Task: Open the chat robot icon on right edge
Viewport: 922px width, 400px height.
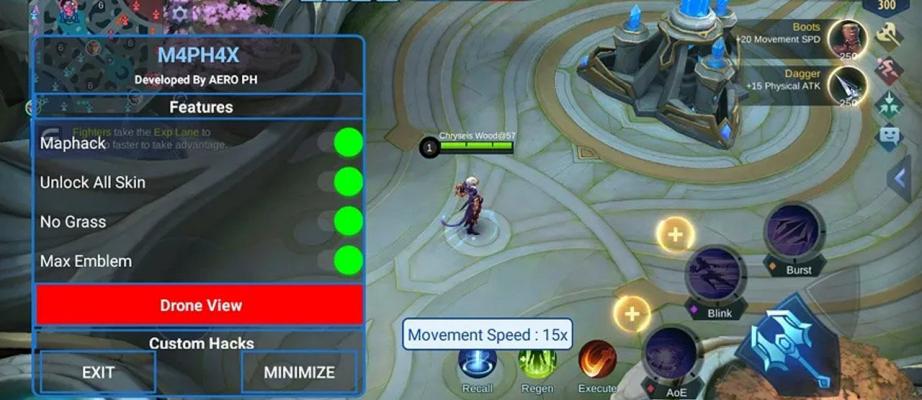Action: (x=889, y=136)
